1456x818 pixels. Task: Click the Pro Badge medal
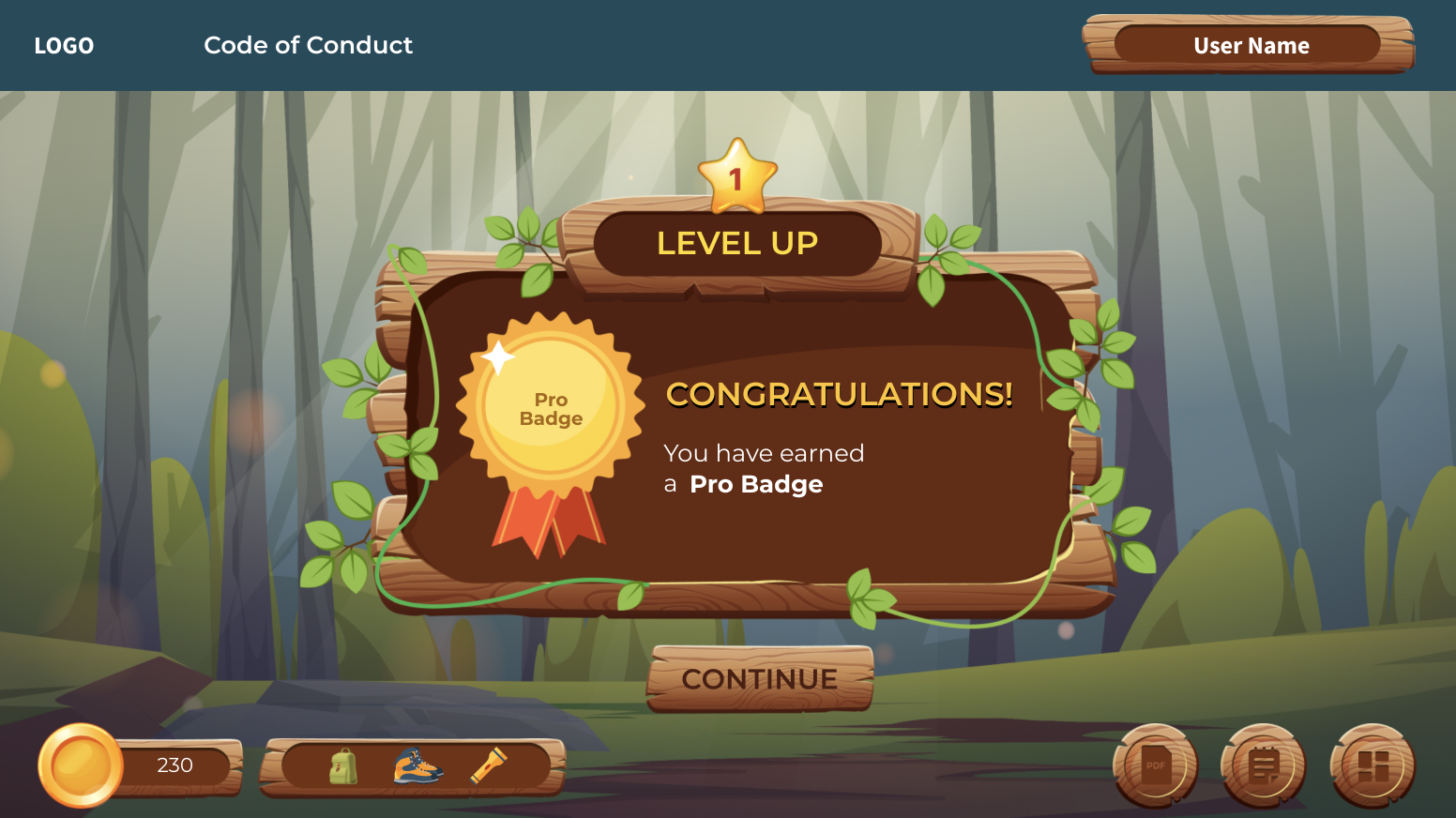[x=551, y=410]
